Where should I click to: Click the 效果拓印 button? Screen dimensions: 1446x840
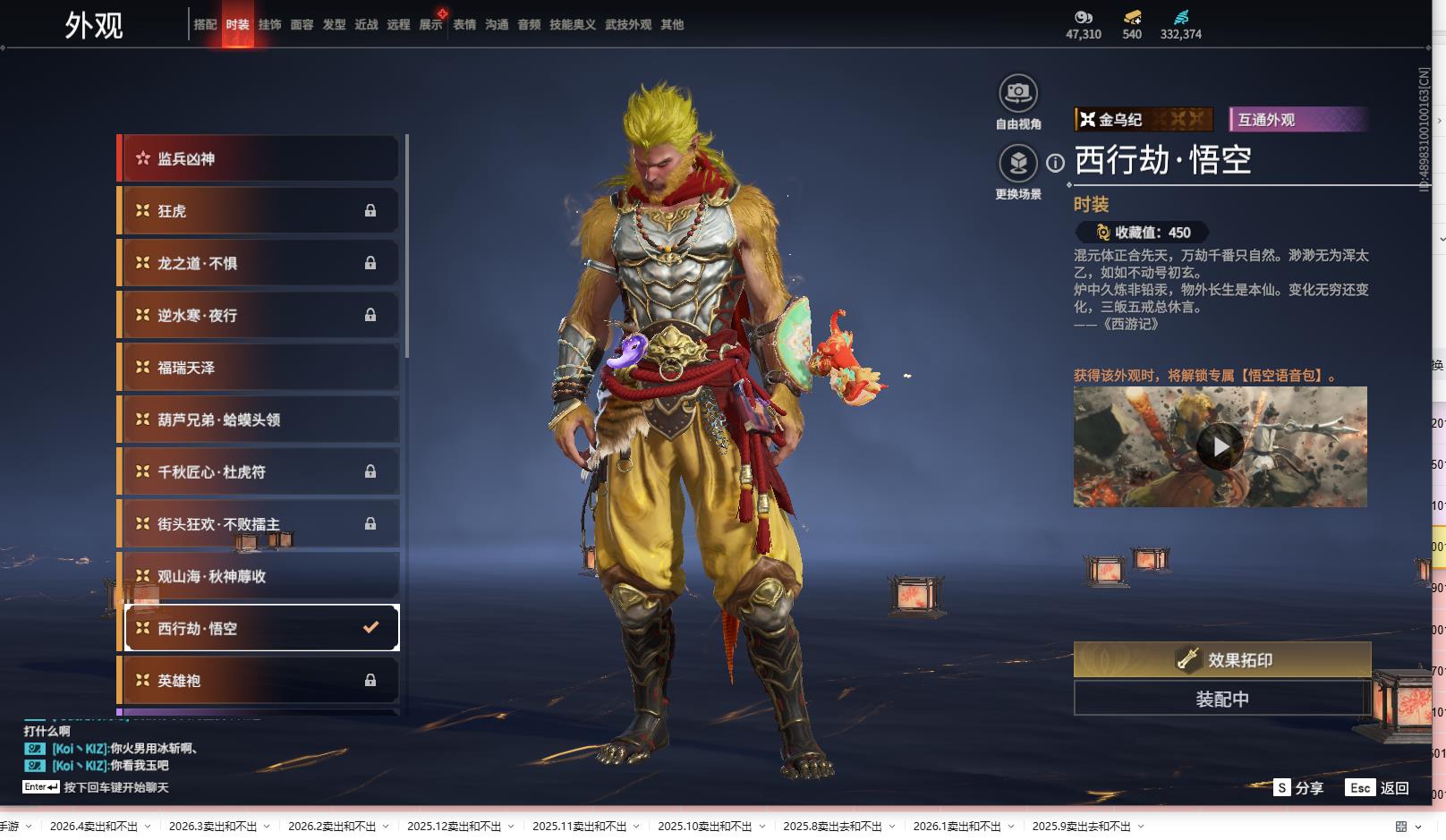[1222, 660]
